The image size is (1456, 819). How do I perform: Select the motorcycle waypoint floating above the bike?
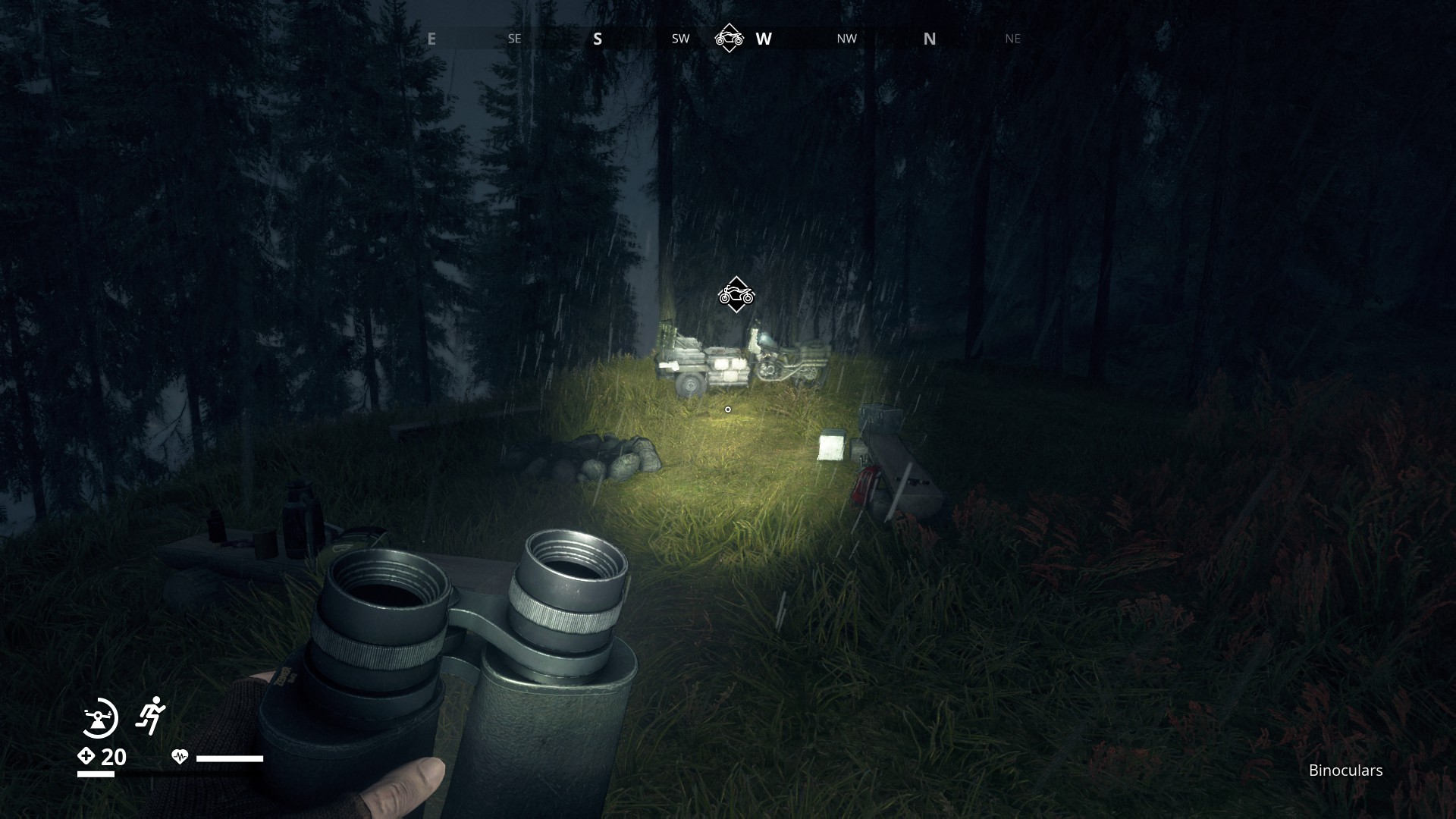pos(736,294)
